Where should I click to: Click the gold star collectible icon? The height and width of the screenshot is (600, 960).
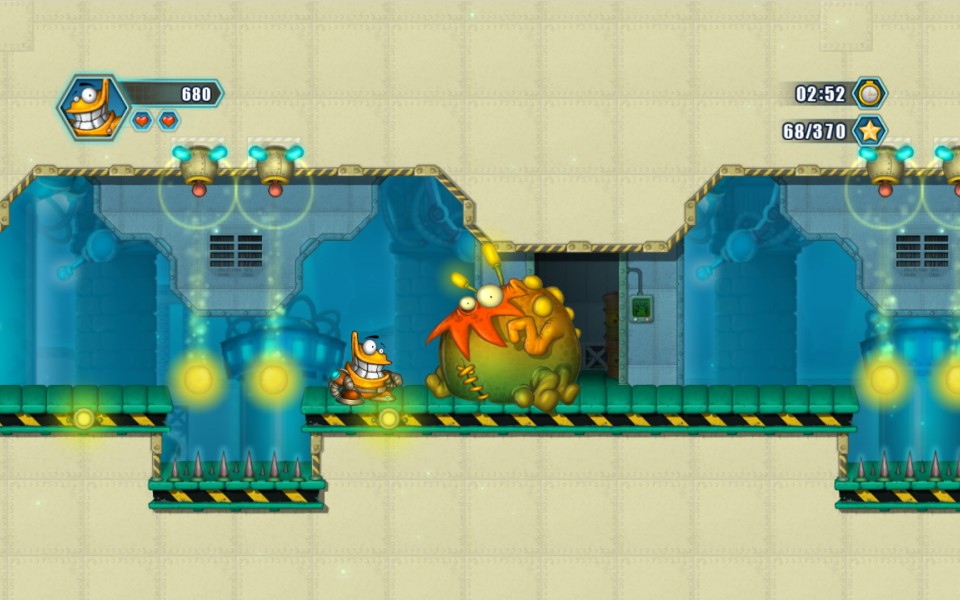870,130
